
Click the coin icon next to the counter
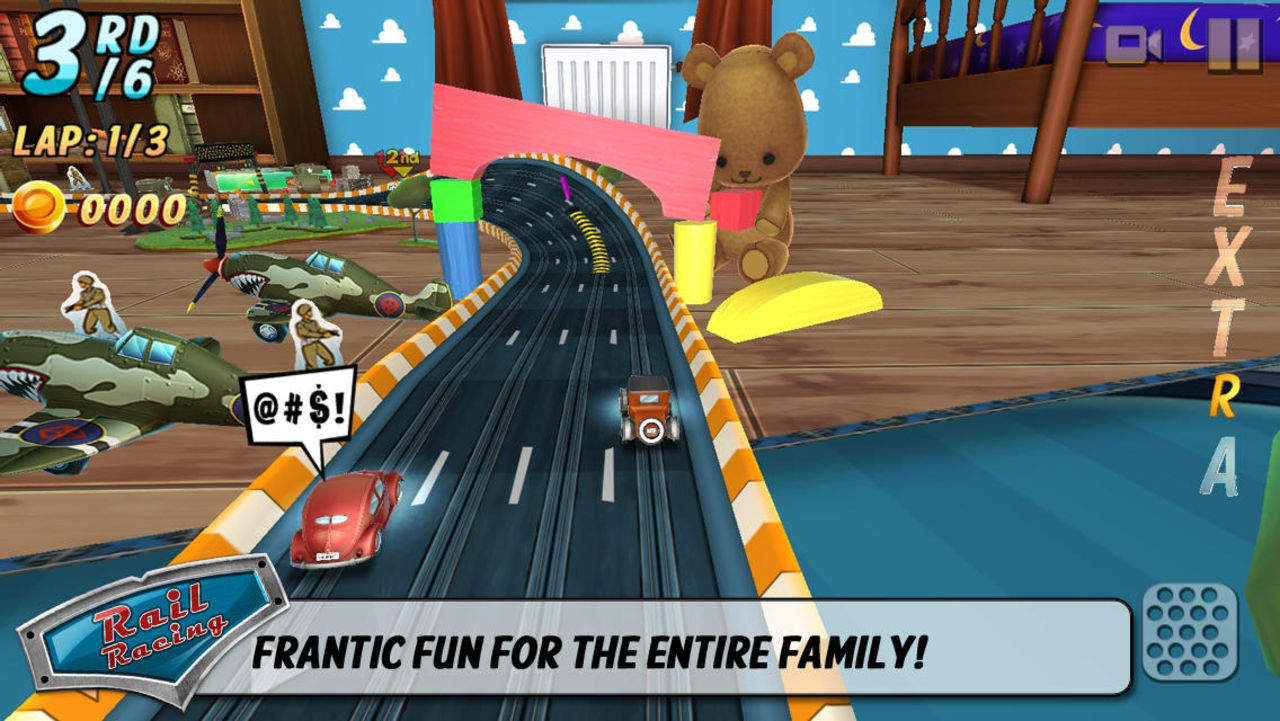pos(37,207)
